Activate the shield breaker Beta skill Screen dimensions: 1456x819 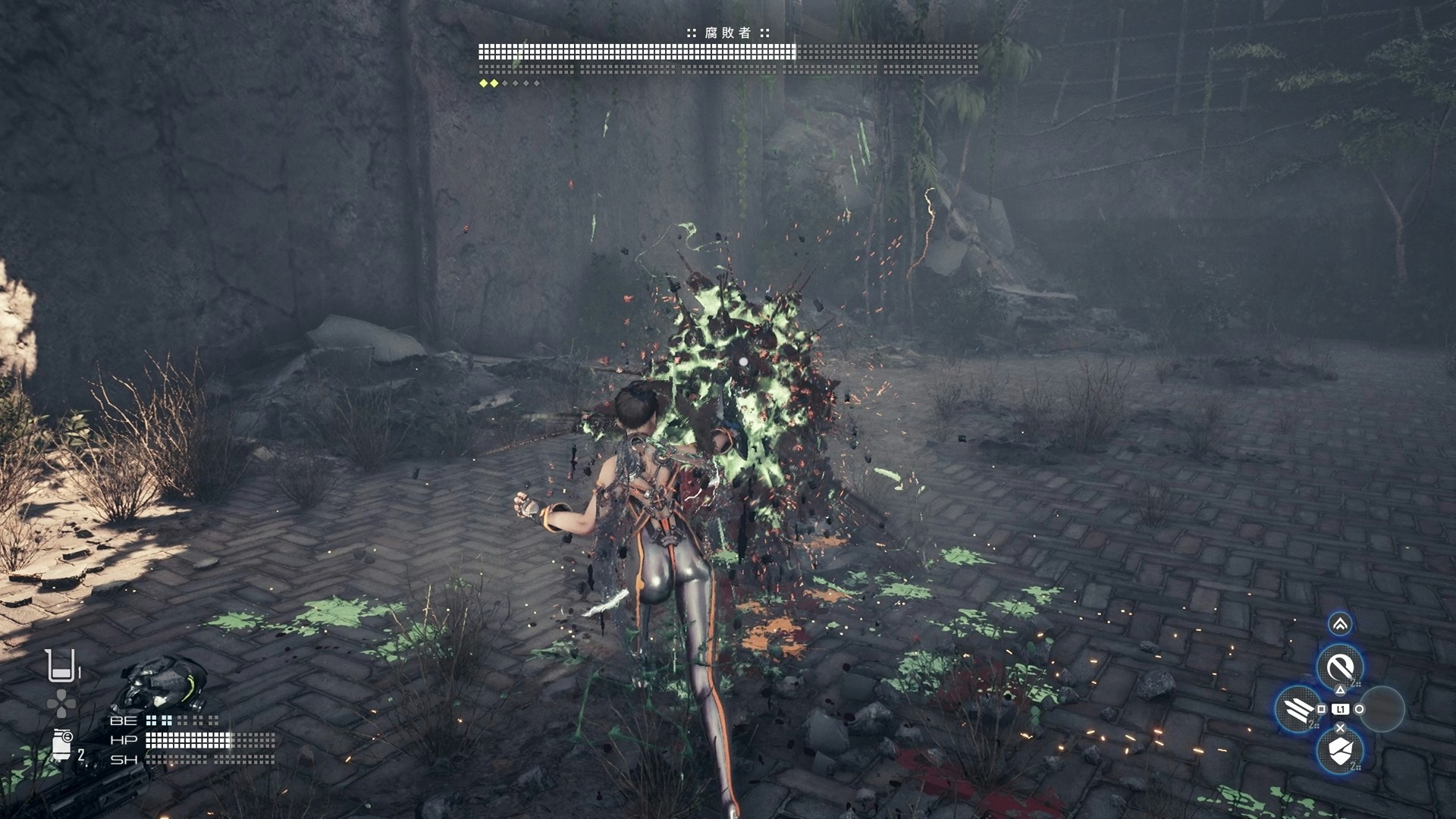[x=1340, y=751]
